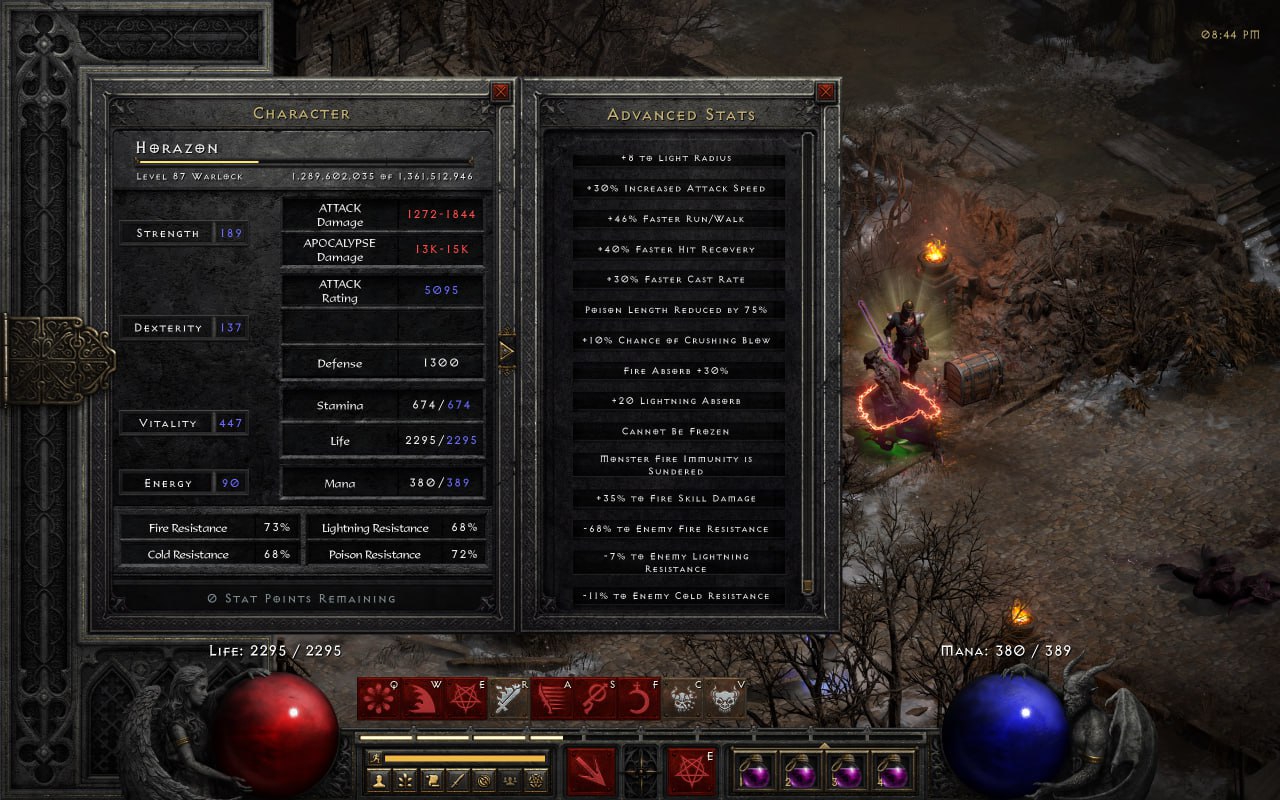1280x800 pixels.
Task: Close the Character panel
Action: point(500,92)
